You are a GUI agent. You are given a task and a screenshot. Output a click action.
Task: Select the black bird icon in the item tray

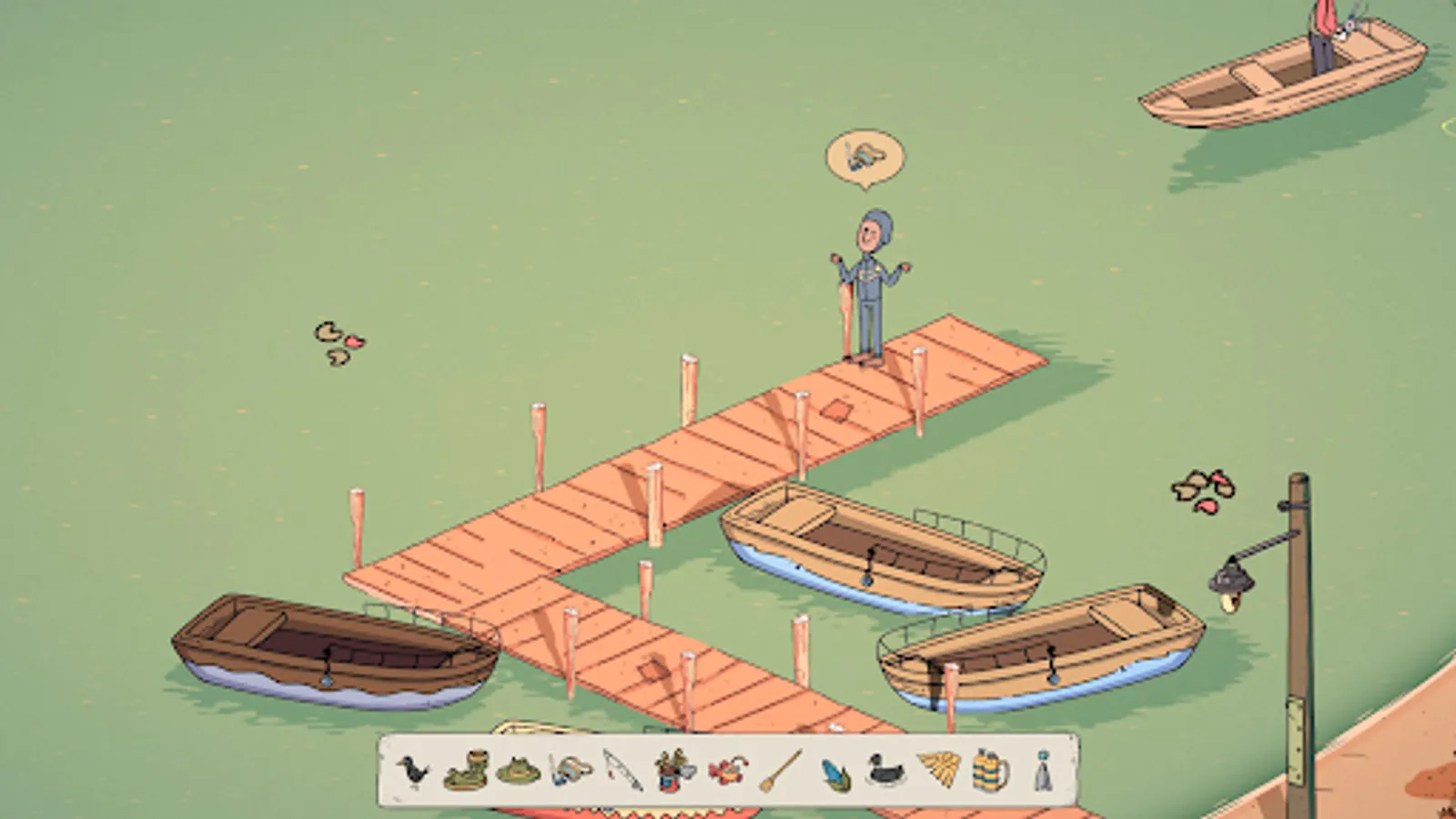[414, 769]
